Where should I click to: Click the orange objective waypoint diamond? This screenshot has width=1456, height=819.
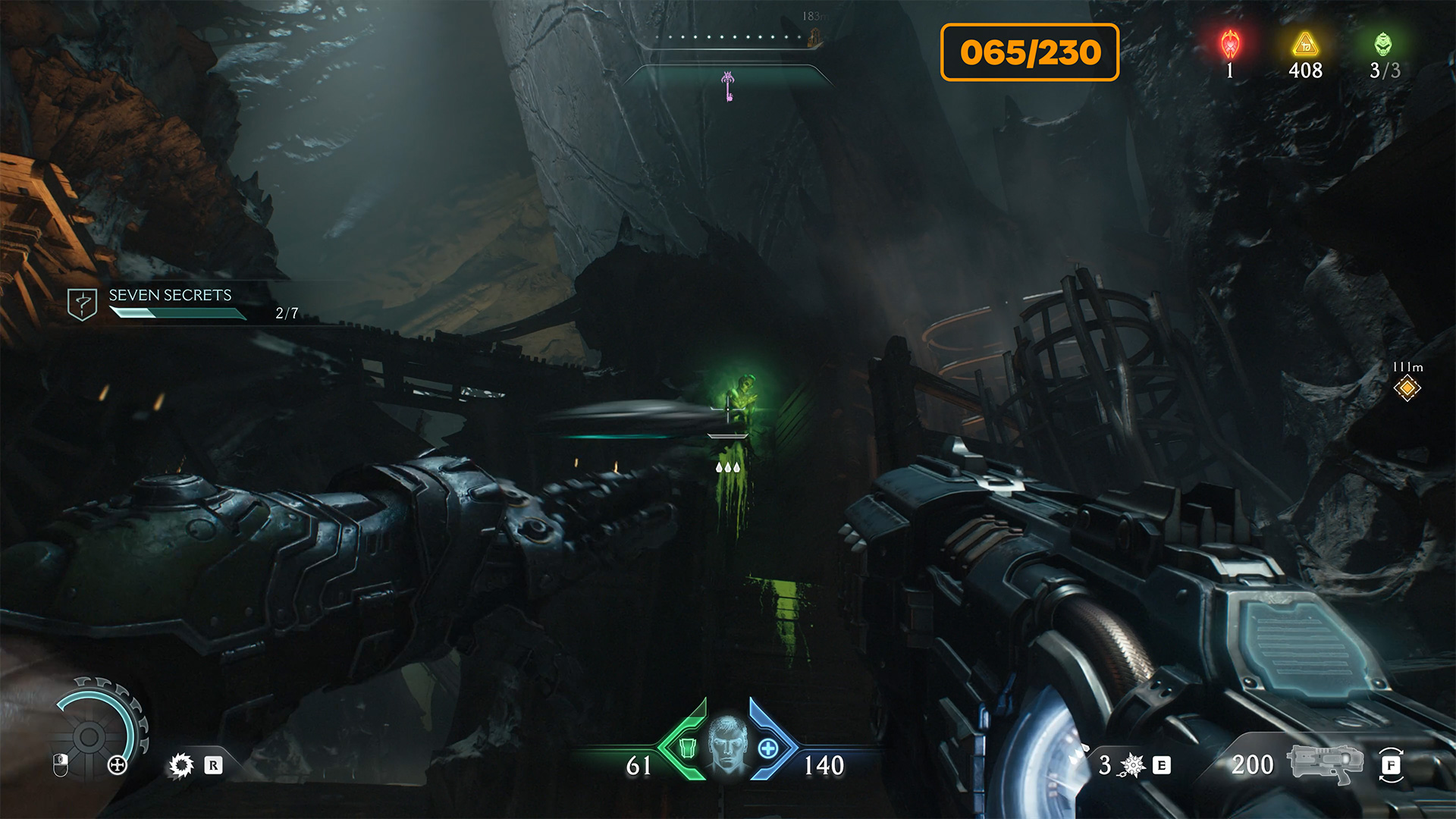pos(1407,388)
